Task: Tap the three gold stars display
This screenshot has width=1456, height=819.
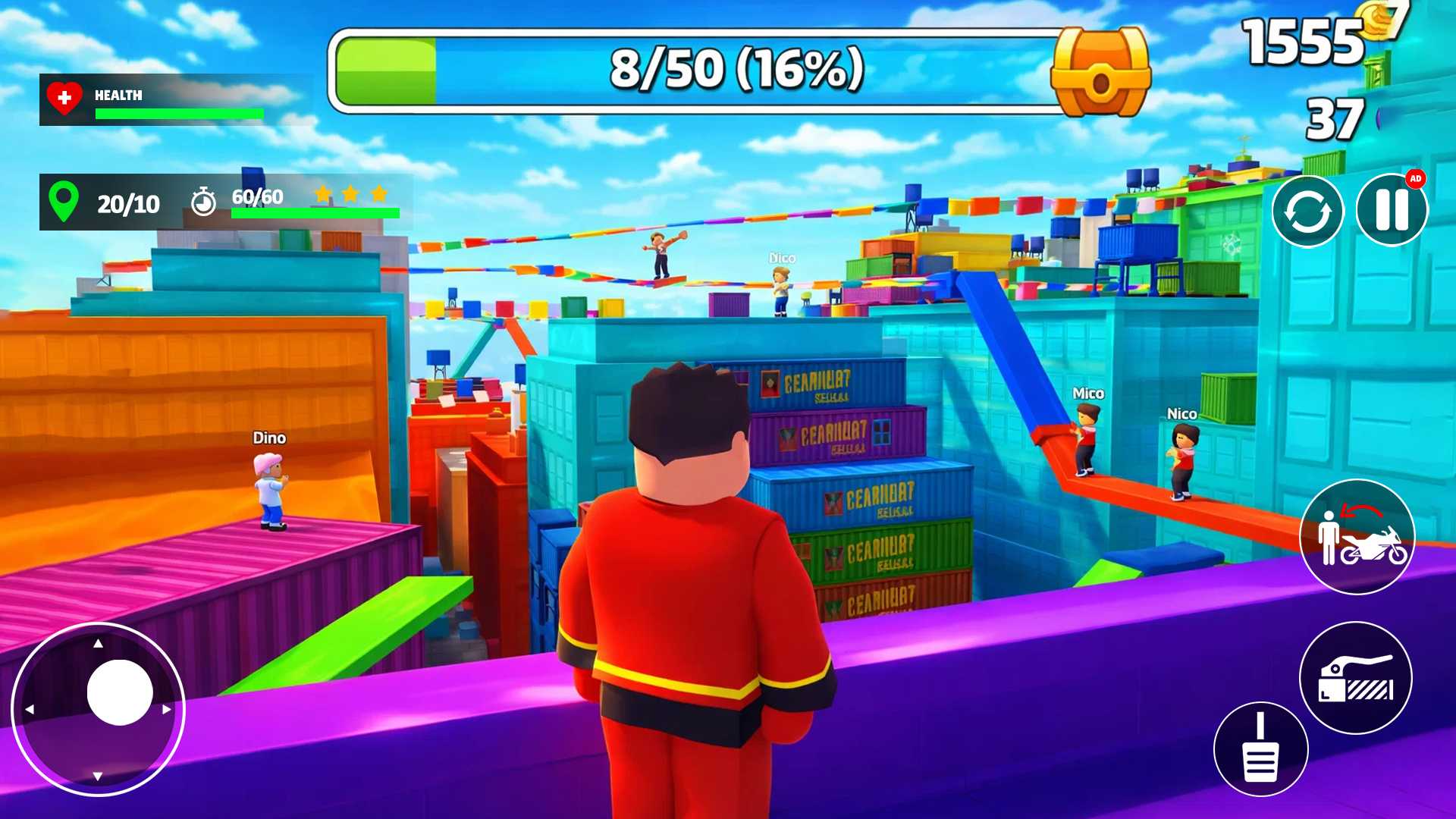Action: coord(350,194)
